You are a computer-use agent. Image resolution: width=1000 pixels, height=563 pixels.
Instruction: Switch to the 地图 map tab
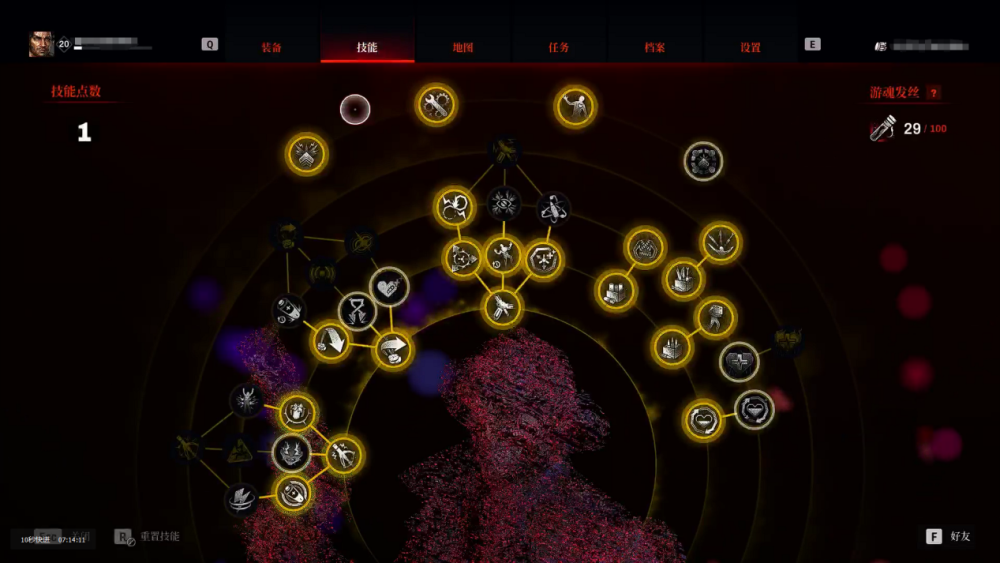pos(462,47)
